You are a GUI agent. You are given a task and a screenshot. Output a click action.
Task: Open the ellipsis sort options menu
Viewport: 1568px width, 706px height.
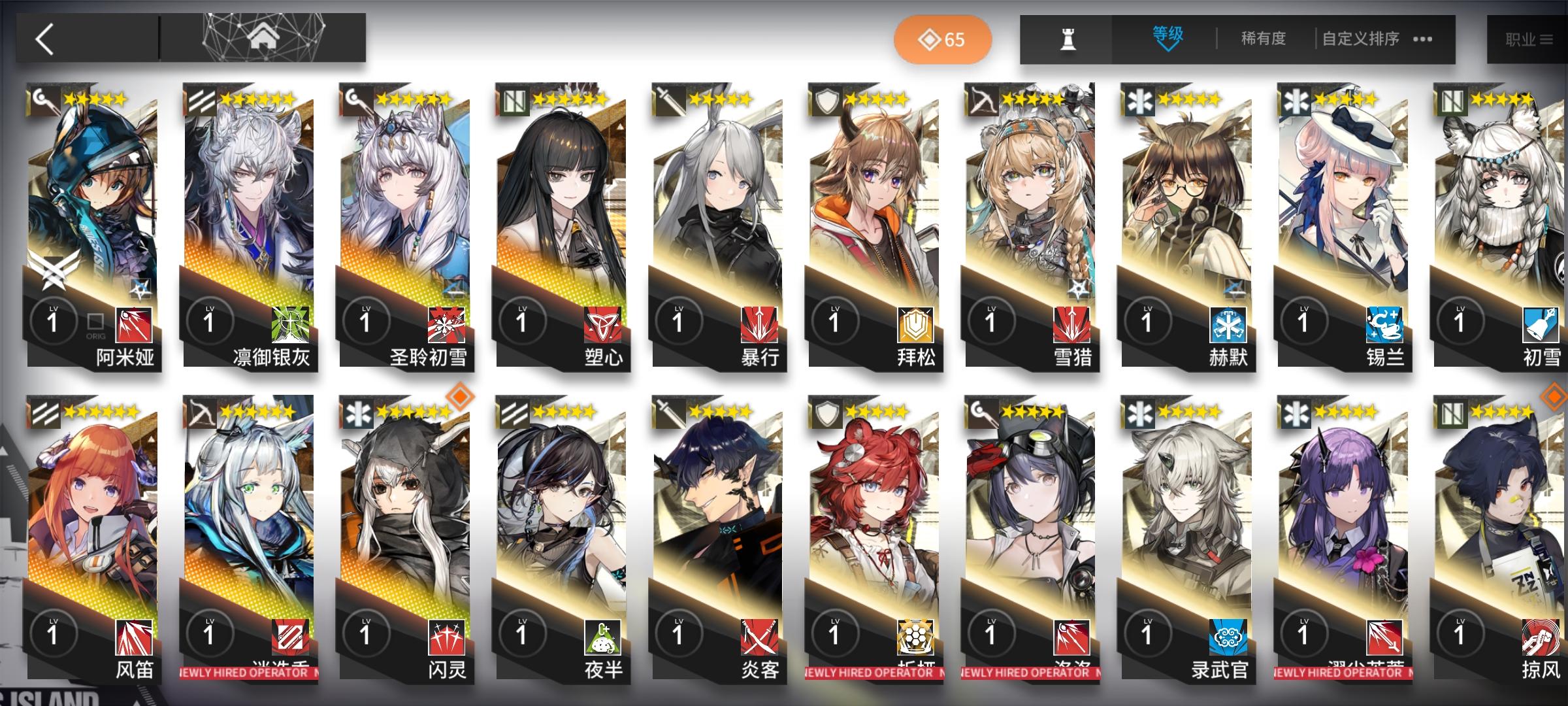point(1421,39)
